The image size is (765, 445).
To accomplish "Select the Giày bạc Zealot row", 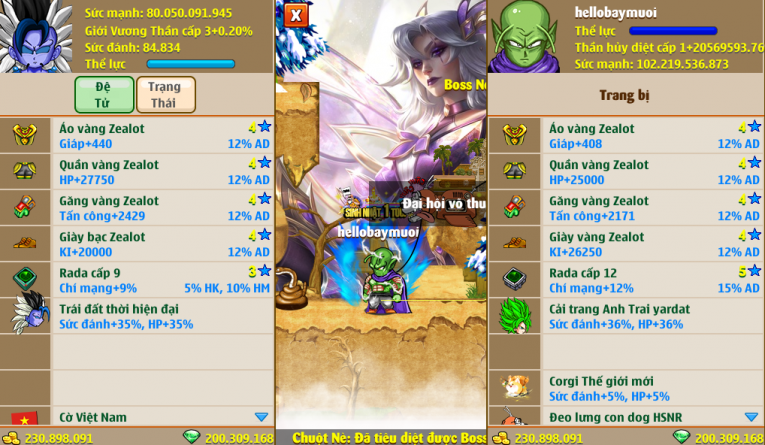I will pyautogui.click(x=160, y=244).
